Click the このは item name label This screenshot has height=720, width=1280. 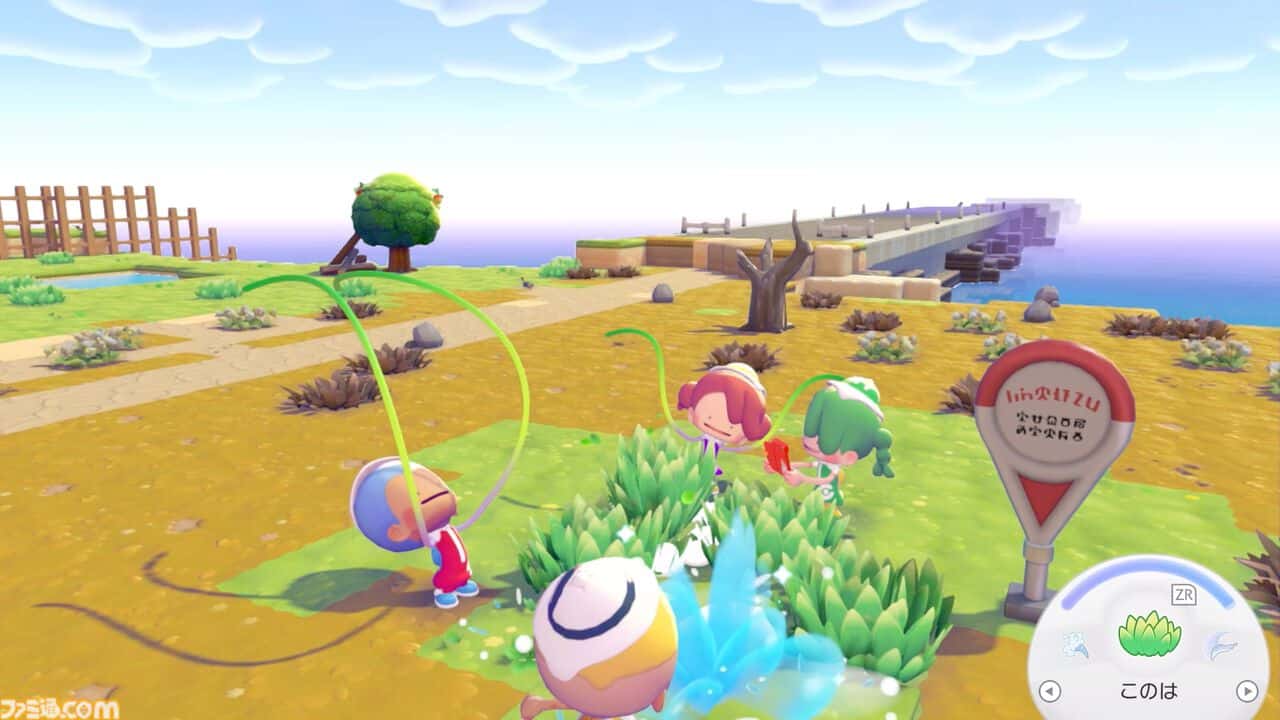pos(1151,689)
